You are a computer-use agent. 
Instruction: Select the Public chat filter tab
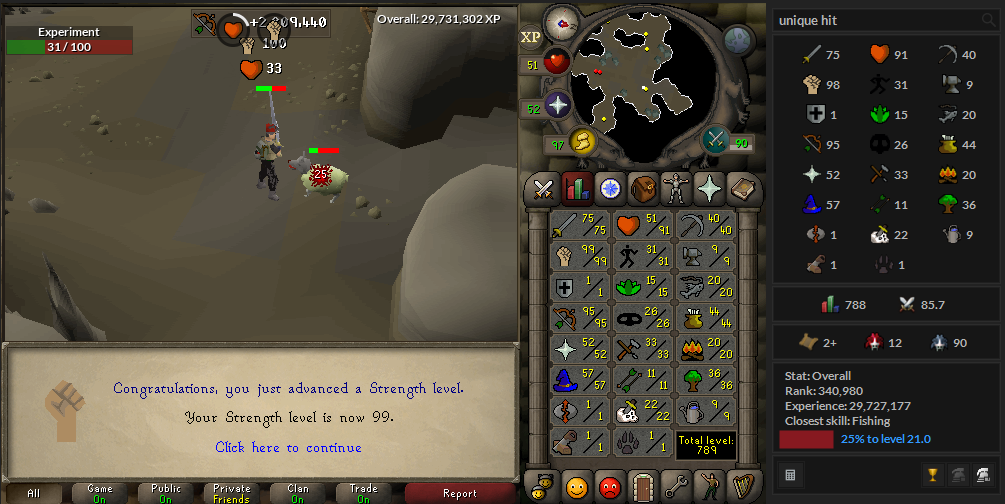[x=166, y=493]
